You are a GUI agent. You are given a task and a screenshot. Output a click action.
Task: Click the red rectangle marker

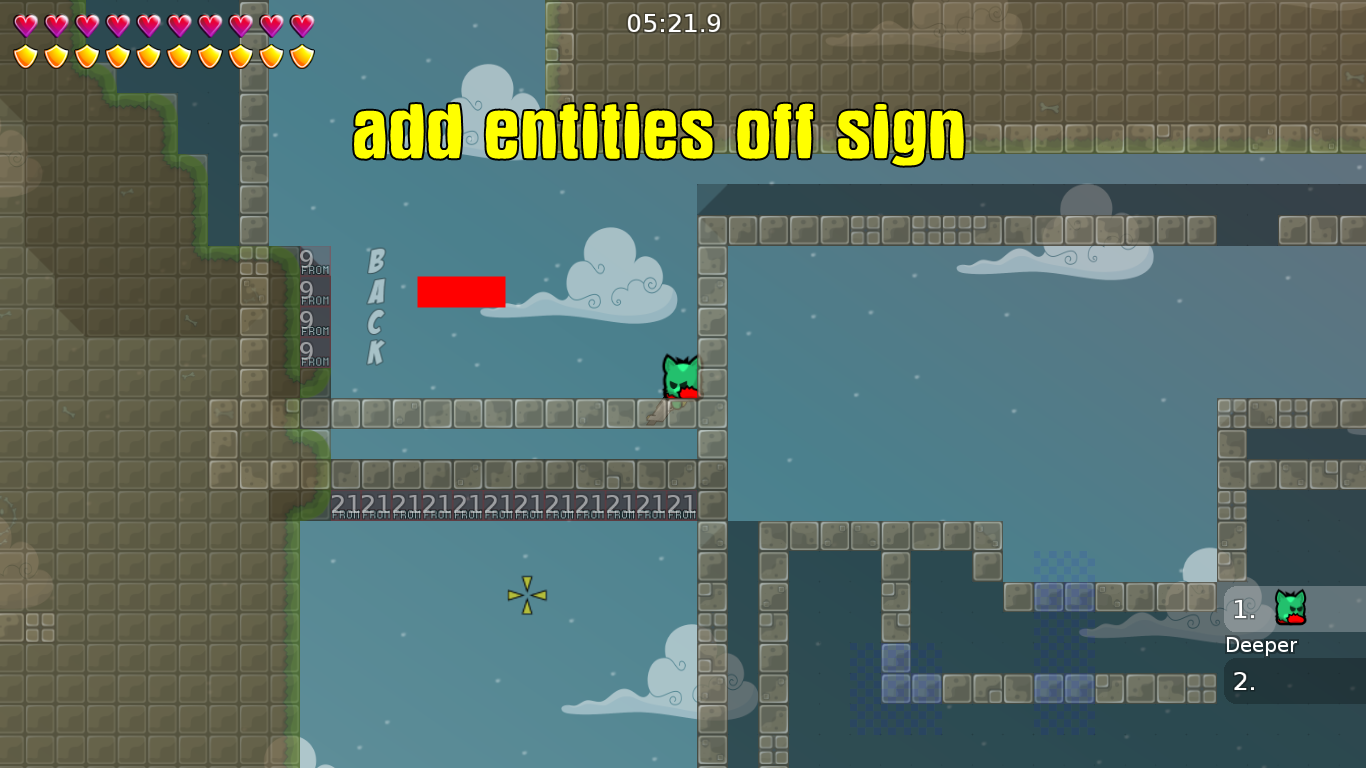[x=461, y=292]
